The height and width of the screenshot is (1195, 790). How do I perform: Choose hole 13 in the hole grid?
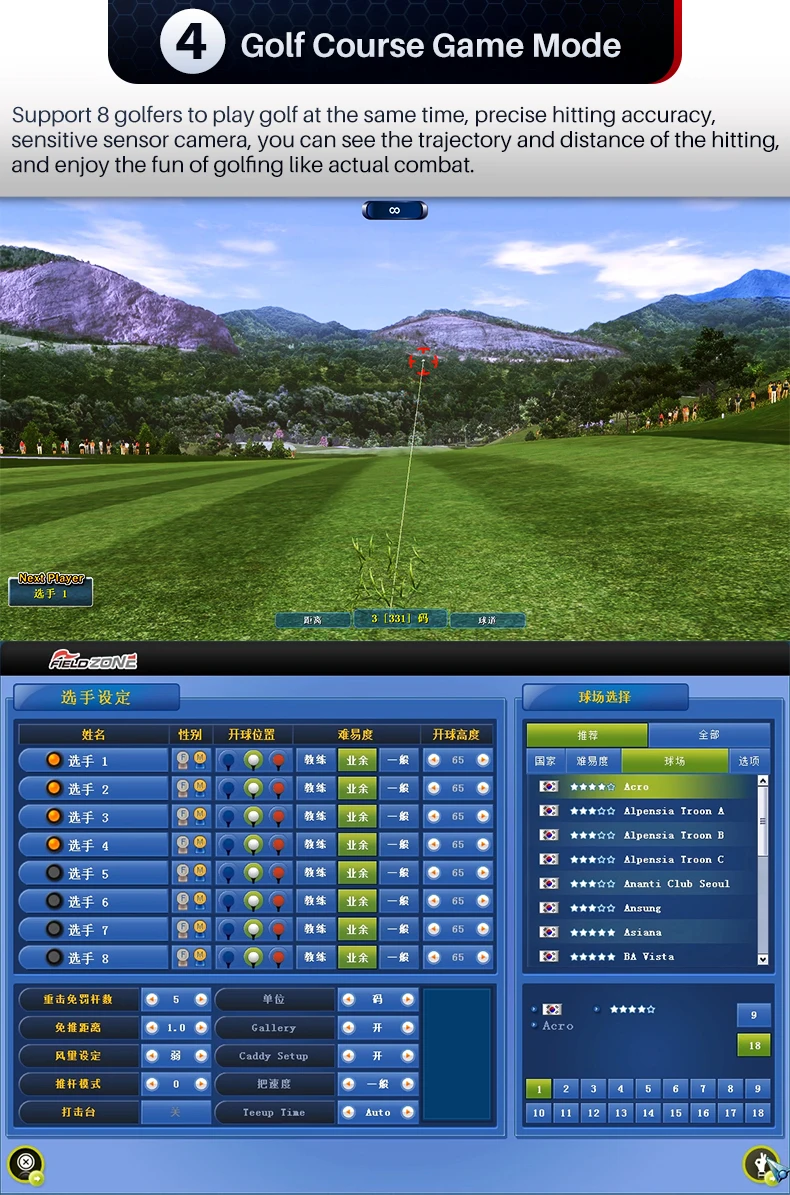621,1112
